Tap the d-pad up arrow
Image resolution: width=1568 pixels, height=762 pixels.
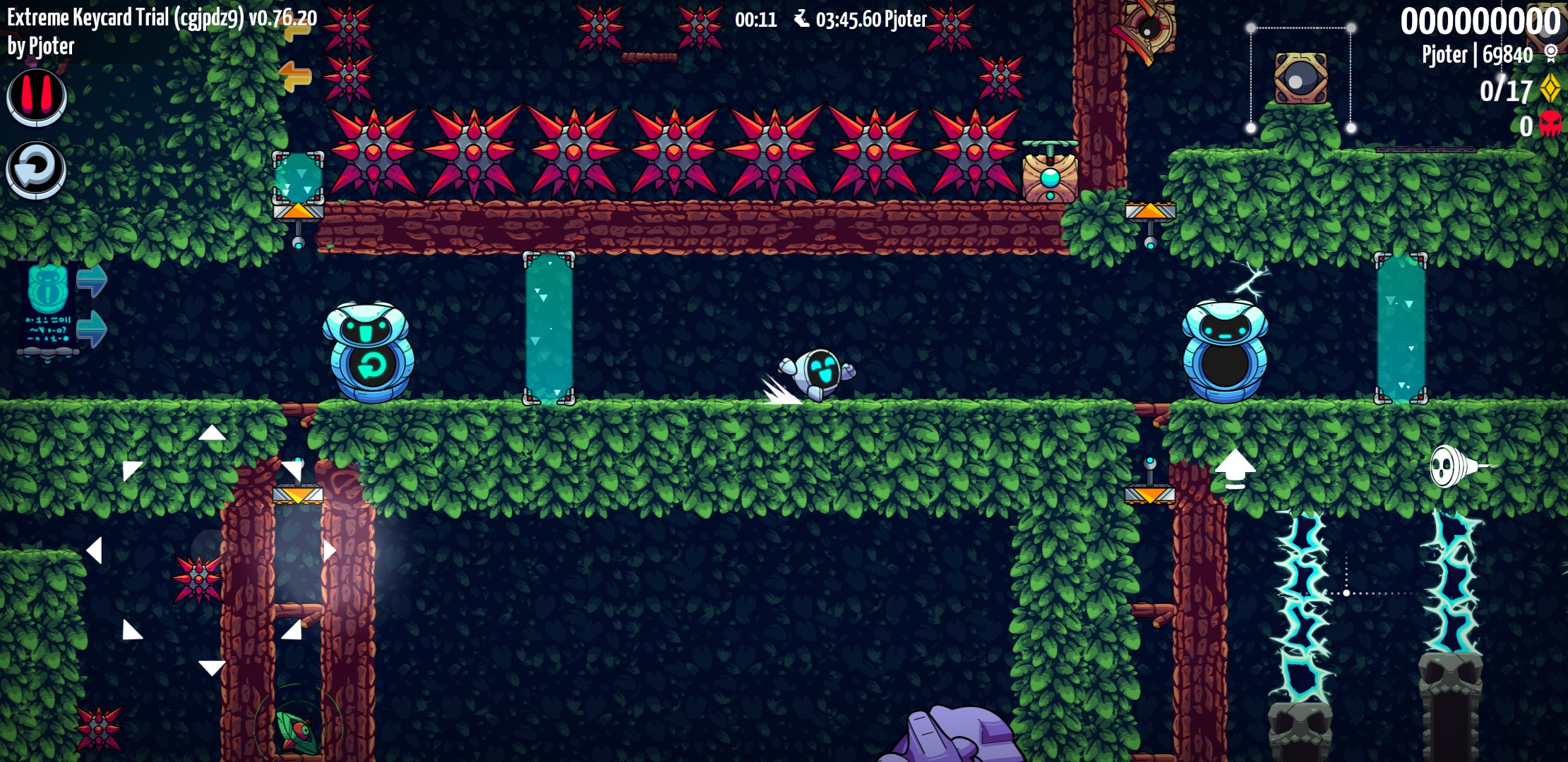212,433
